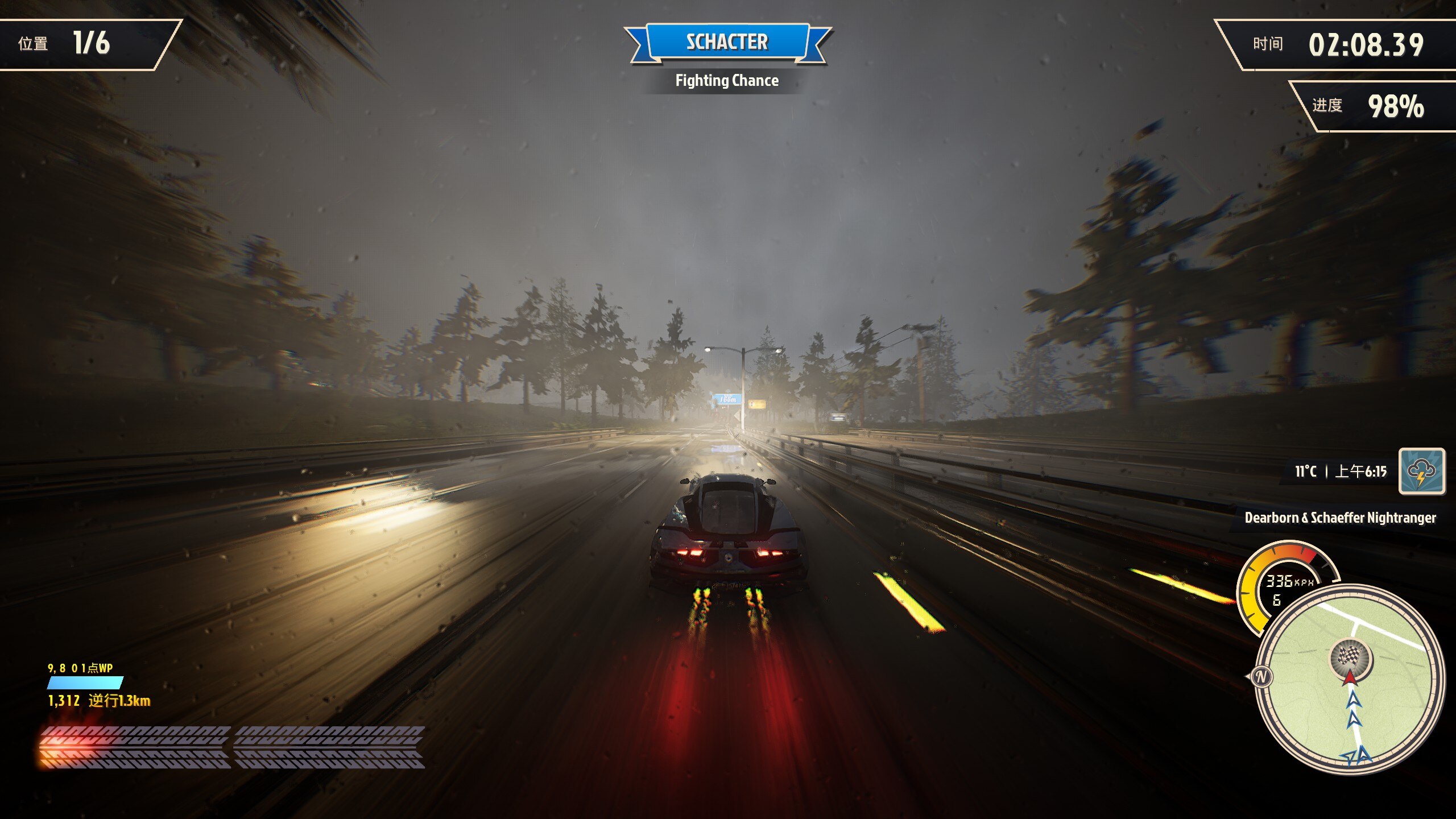Click the minimap north compass marker
The width and height of the screenshot is (1456, 819).
click(1260, 677)
